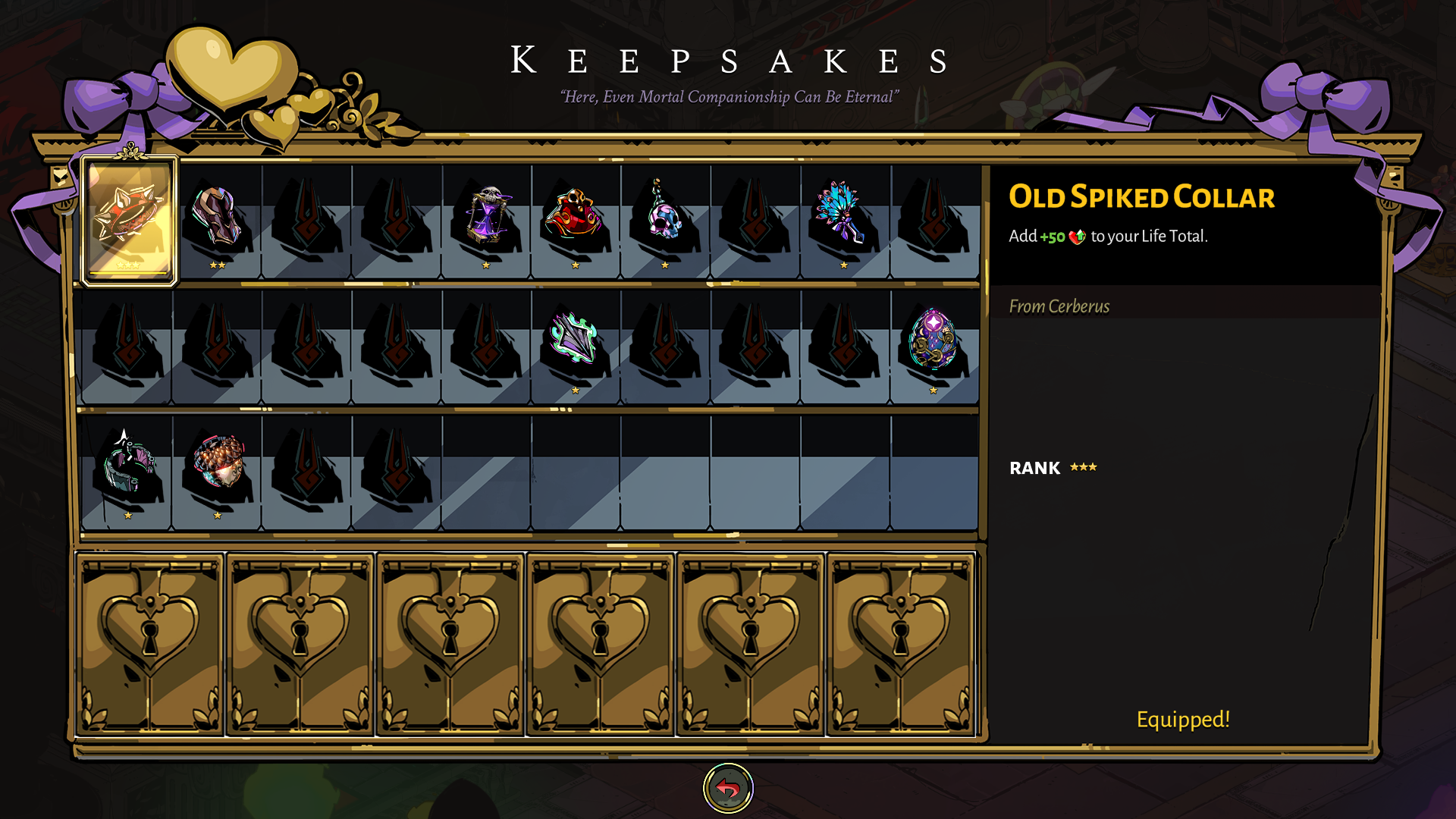Select the third locked heart slot
Image resolution: width=1456 pixels, height=819 pixels.
(451, 645)
